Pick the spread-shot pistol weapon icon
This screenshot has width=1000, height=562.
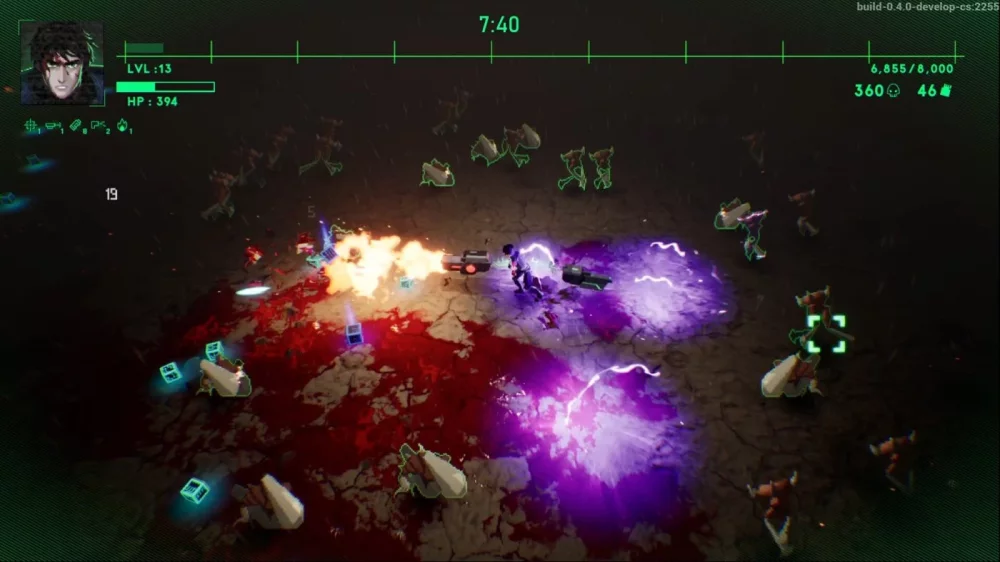point(98,126)
